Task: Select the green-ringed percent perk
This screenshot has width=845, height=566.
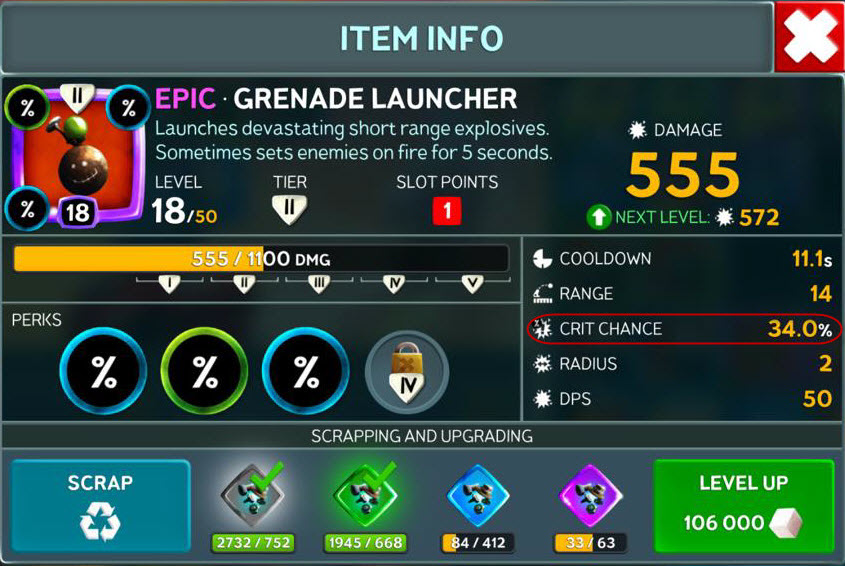Action: pyautogui.click(x=205, y=372)
